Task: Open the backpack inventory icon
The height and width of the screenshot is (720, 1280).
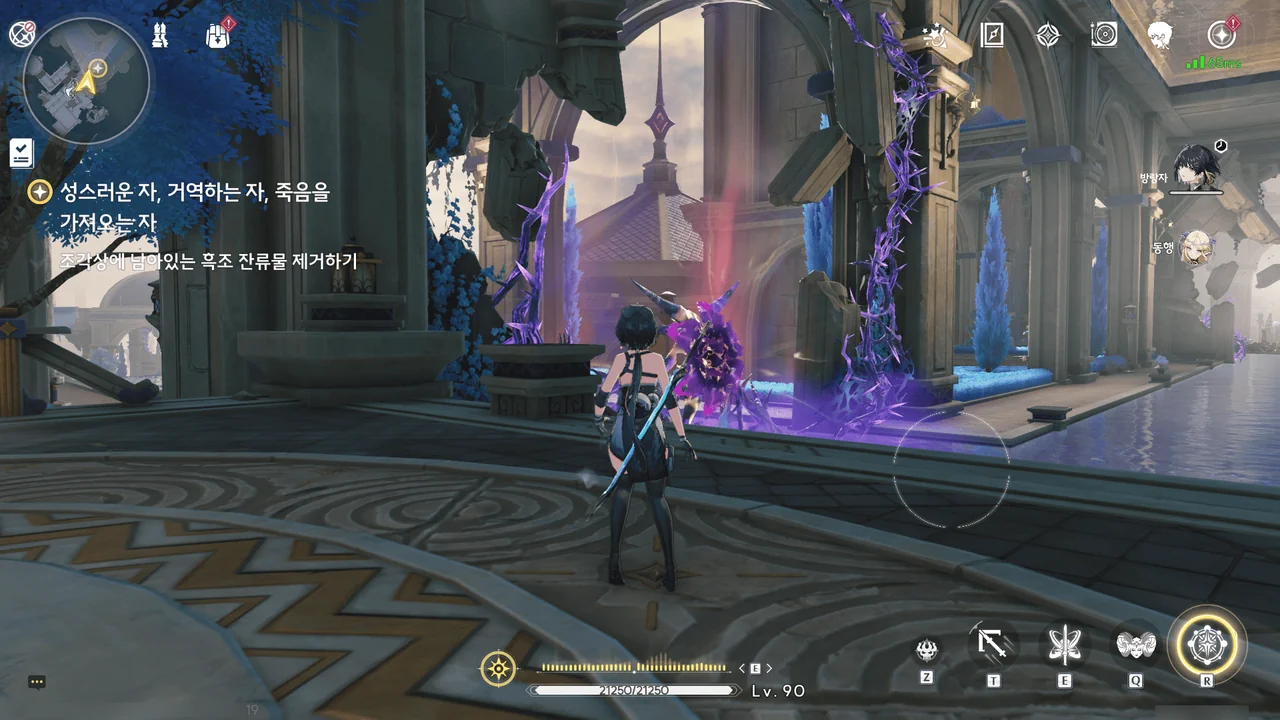Action: tap(218, 36)
